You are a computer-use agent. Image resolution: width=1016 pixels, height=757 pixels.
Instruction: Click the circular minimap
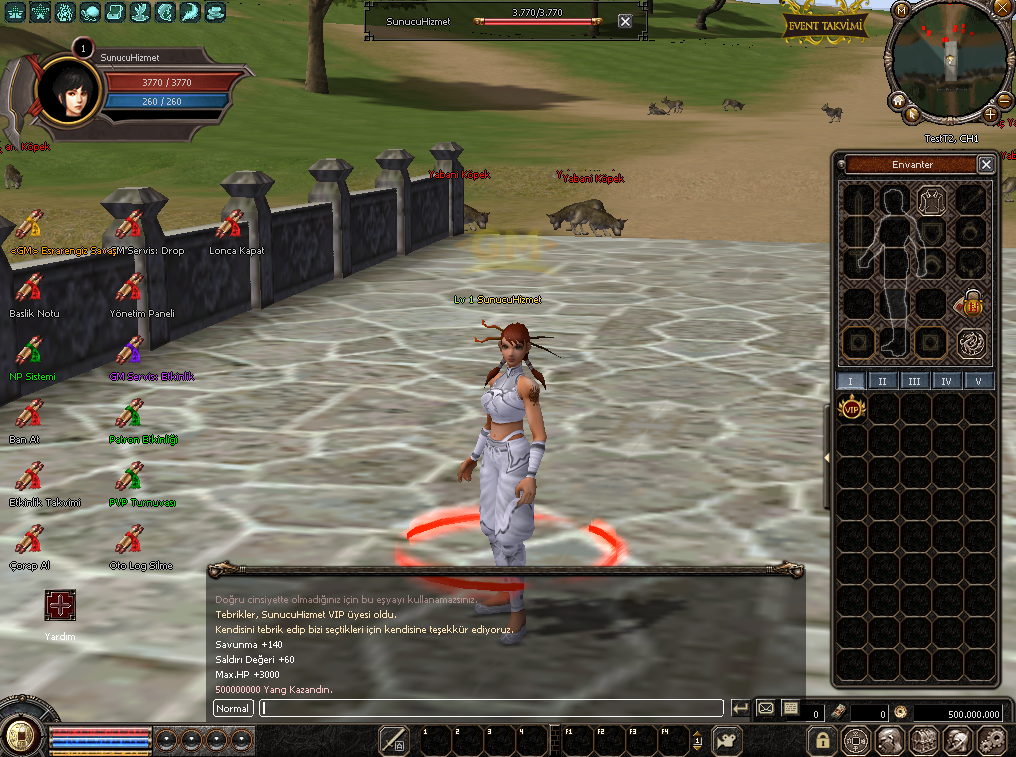947,67
